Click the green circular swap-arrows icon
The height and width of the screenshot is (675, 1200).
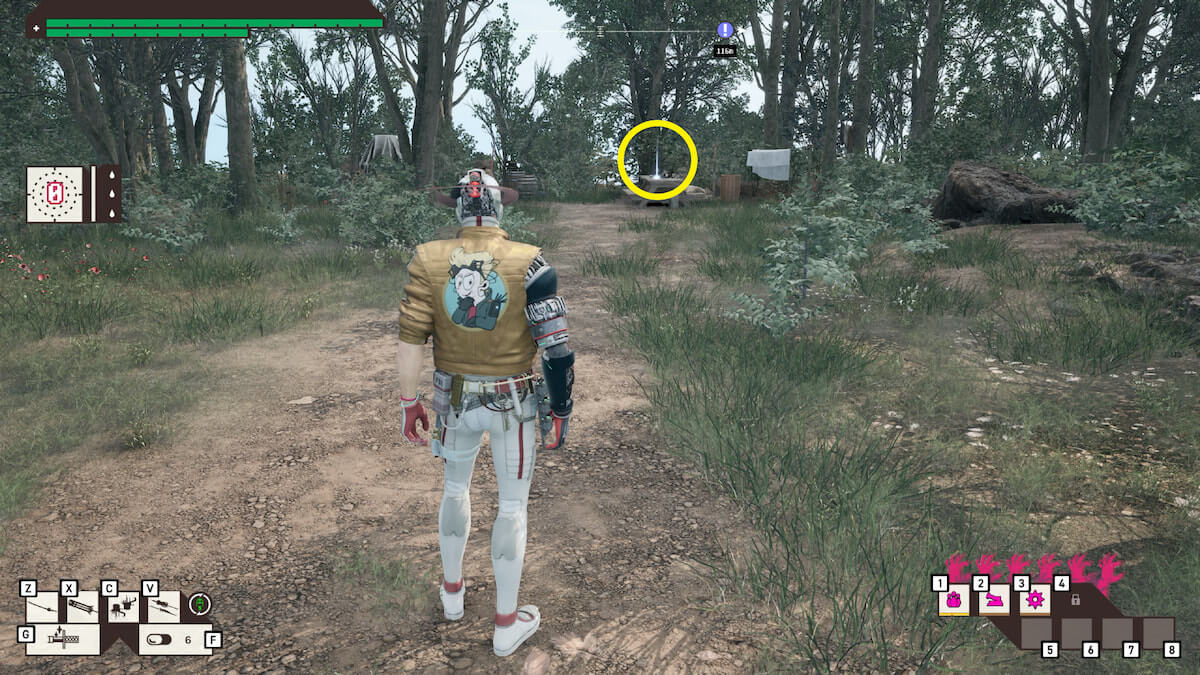(x=200, y=604)
